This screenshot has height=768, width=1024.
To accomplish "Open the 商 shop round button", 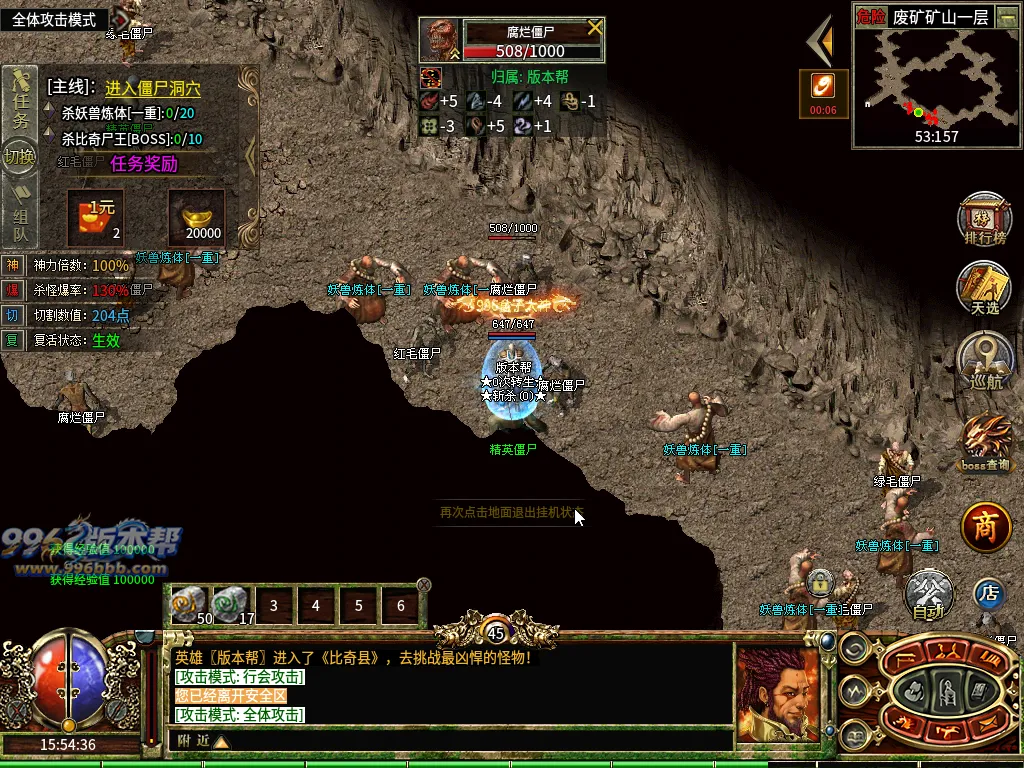I will [x=986, y=528].
